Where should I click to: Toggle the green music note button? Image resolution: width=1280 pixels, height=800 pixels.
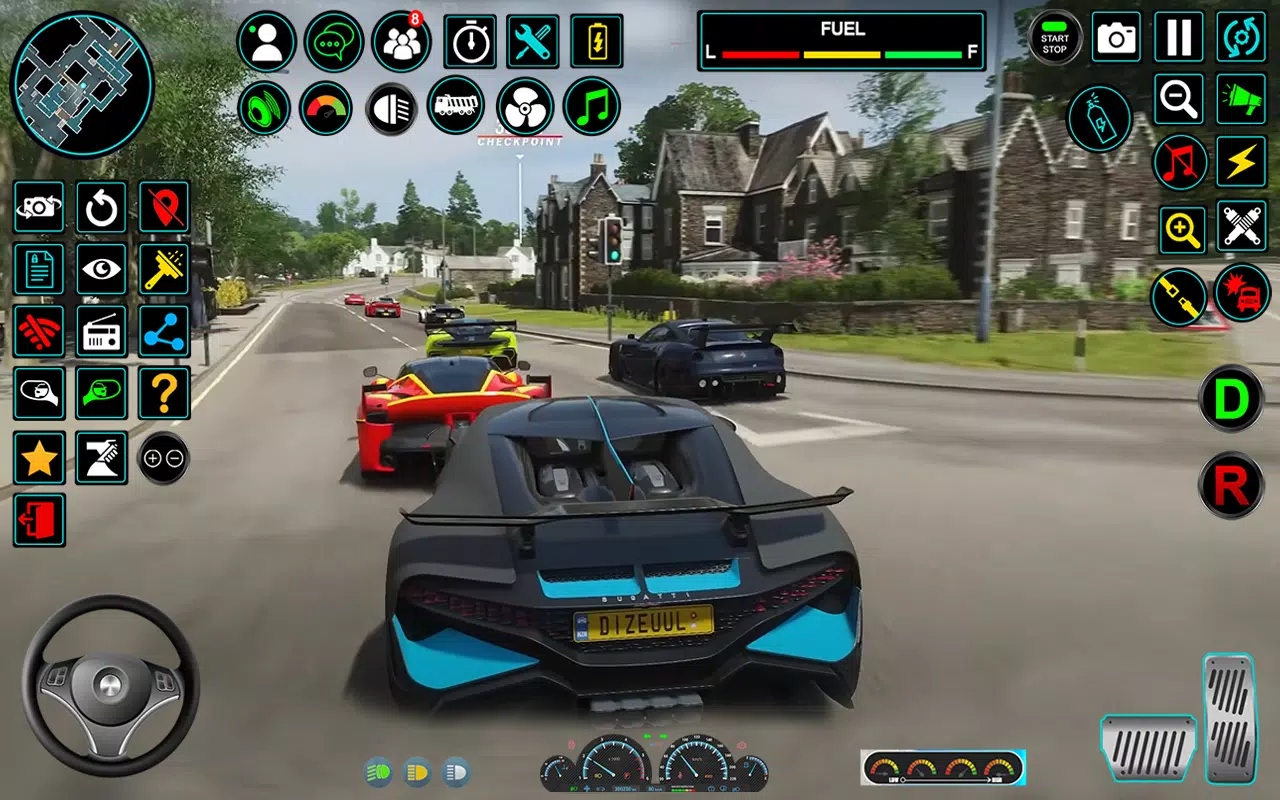pos(591,107)
